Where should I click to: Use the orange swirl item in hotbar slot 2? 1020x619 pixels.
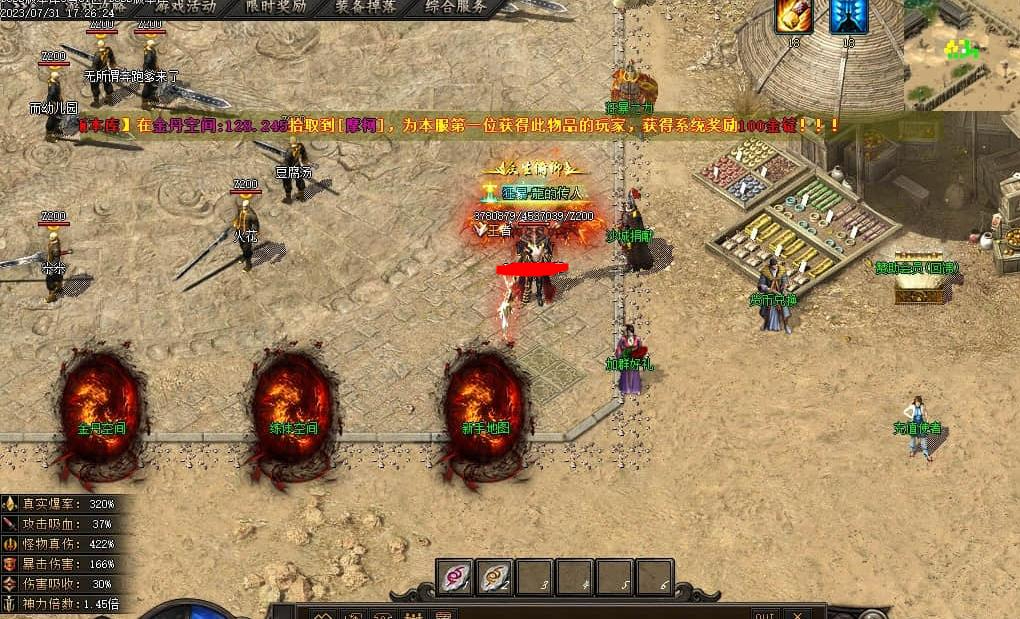coord(495,577)
